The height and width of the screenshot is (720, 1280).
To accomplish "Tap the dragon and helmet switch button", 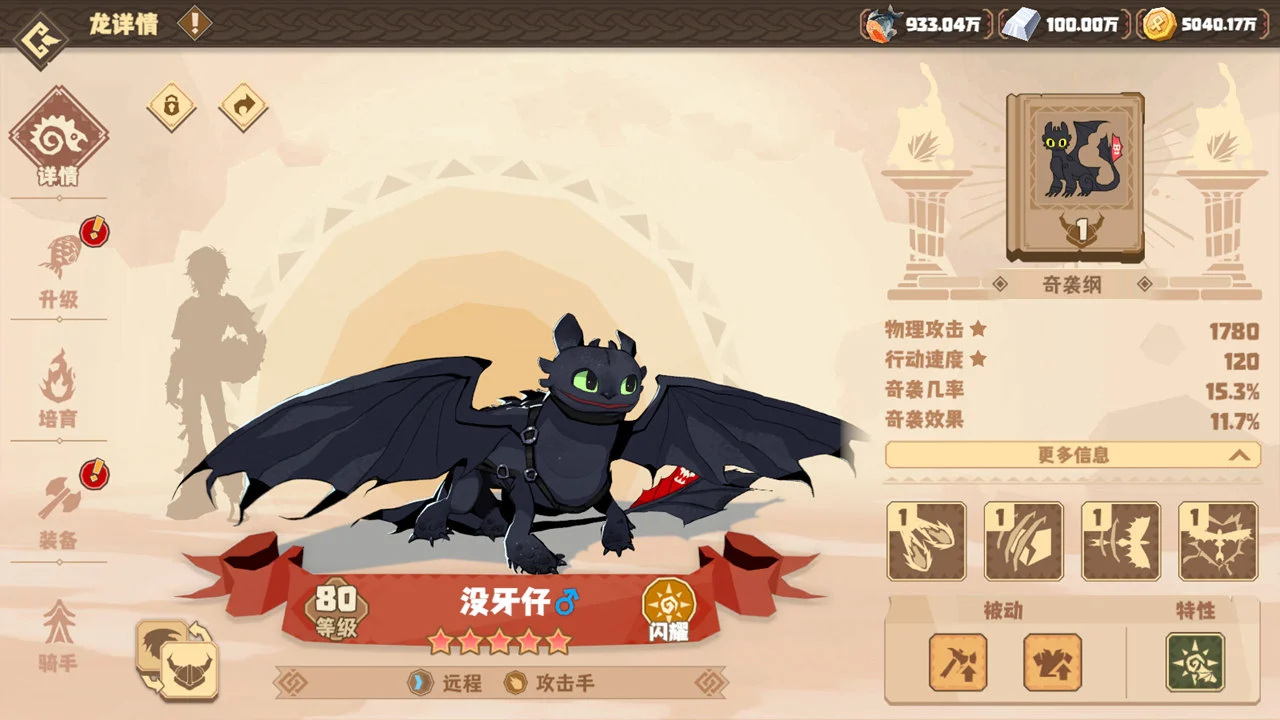I will 178,659.
